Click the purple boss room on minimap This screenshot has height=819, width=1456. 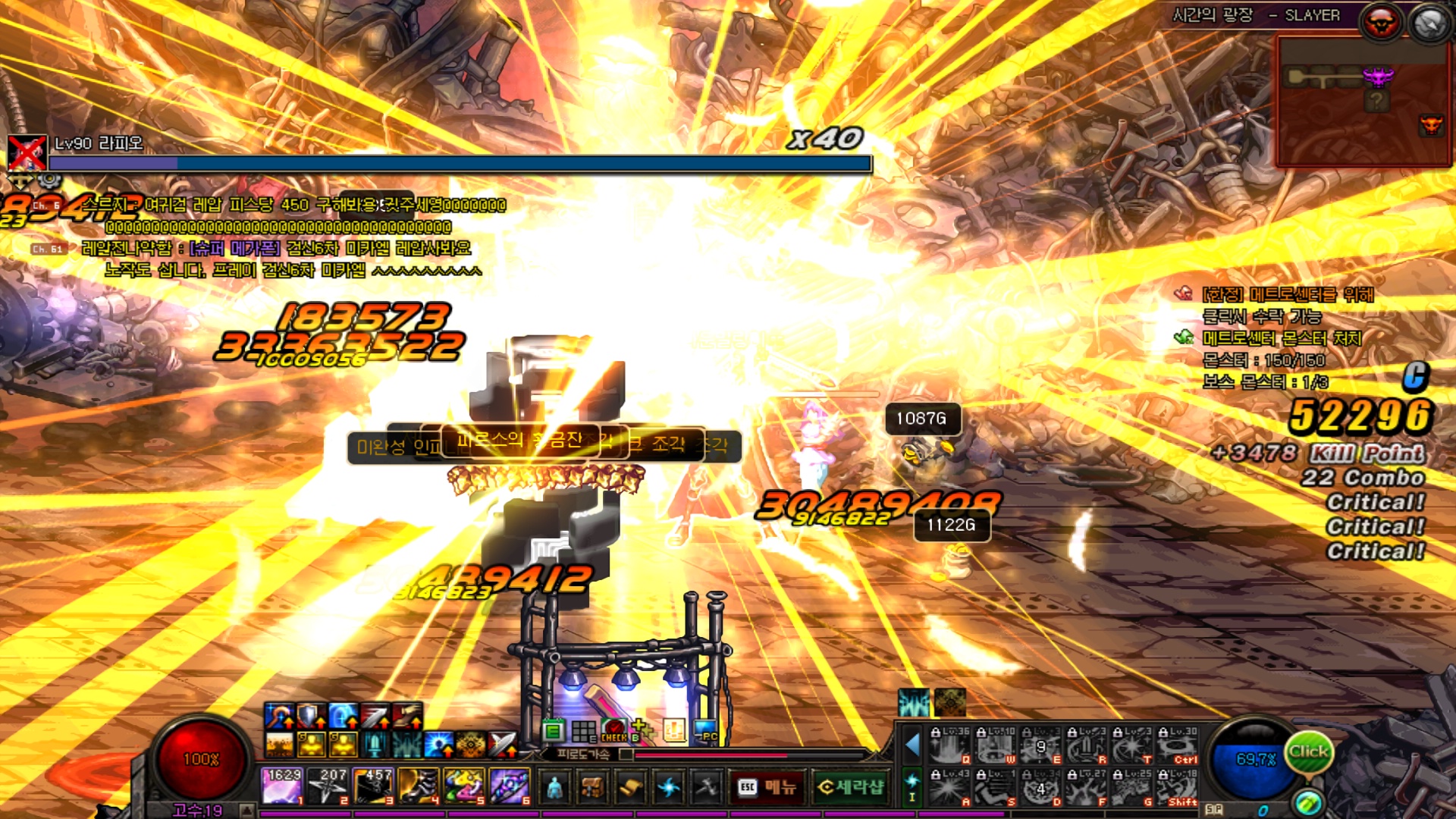coord(1378,77)
